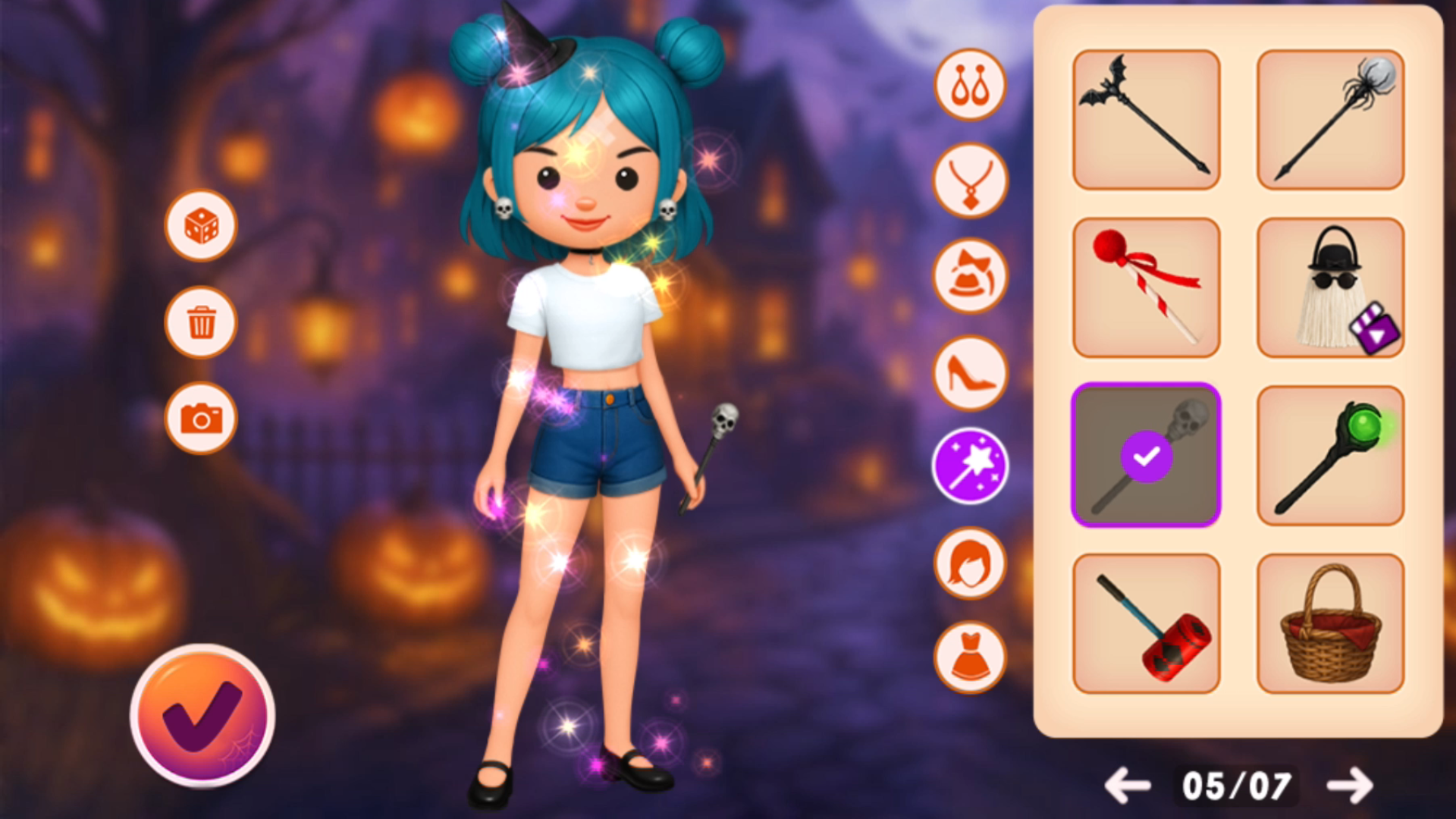Open the earrings category
This screenshot has width=1456, height=819.
click(970, 85)
